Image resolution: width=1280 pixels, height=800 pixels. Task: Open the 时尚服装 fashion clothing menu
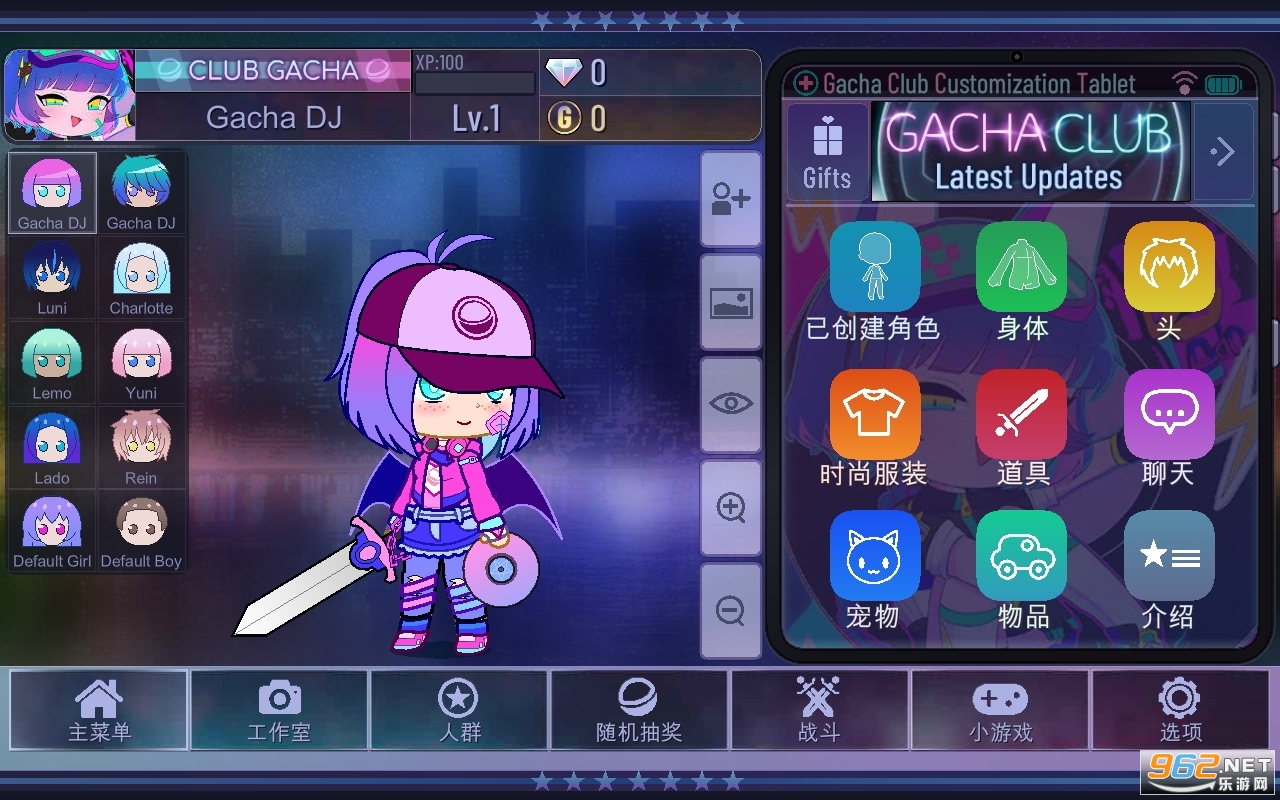875,413
